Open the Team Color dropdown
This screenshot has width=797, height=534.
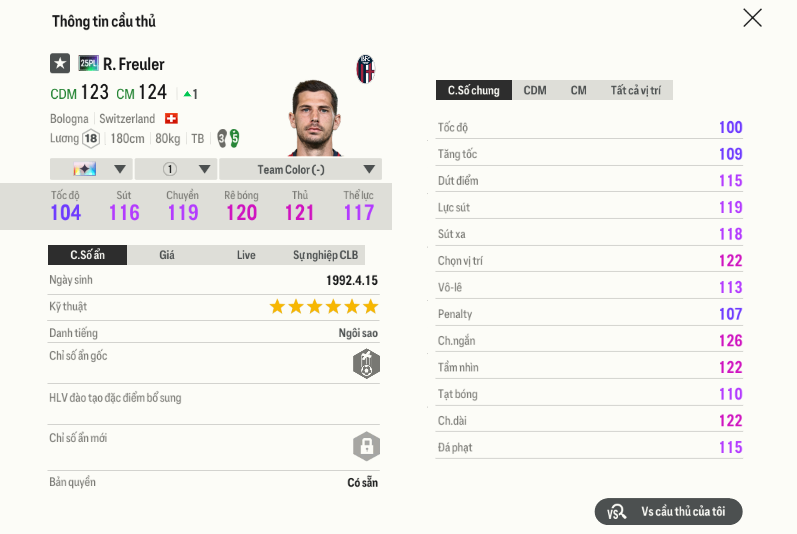coord(300,169)
